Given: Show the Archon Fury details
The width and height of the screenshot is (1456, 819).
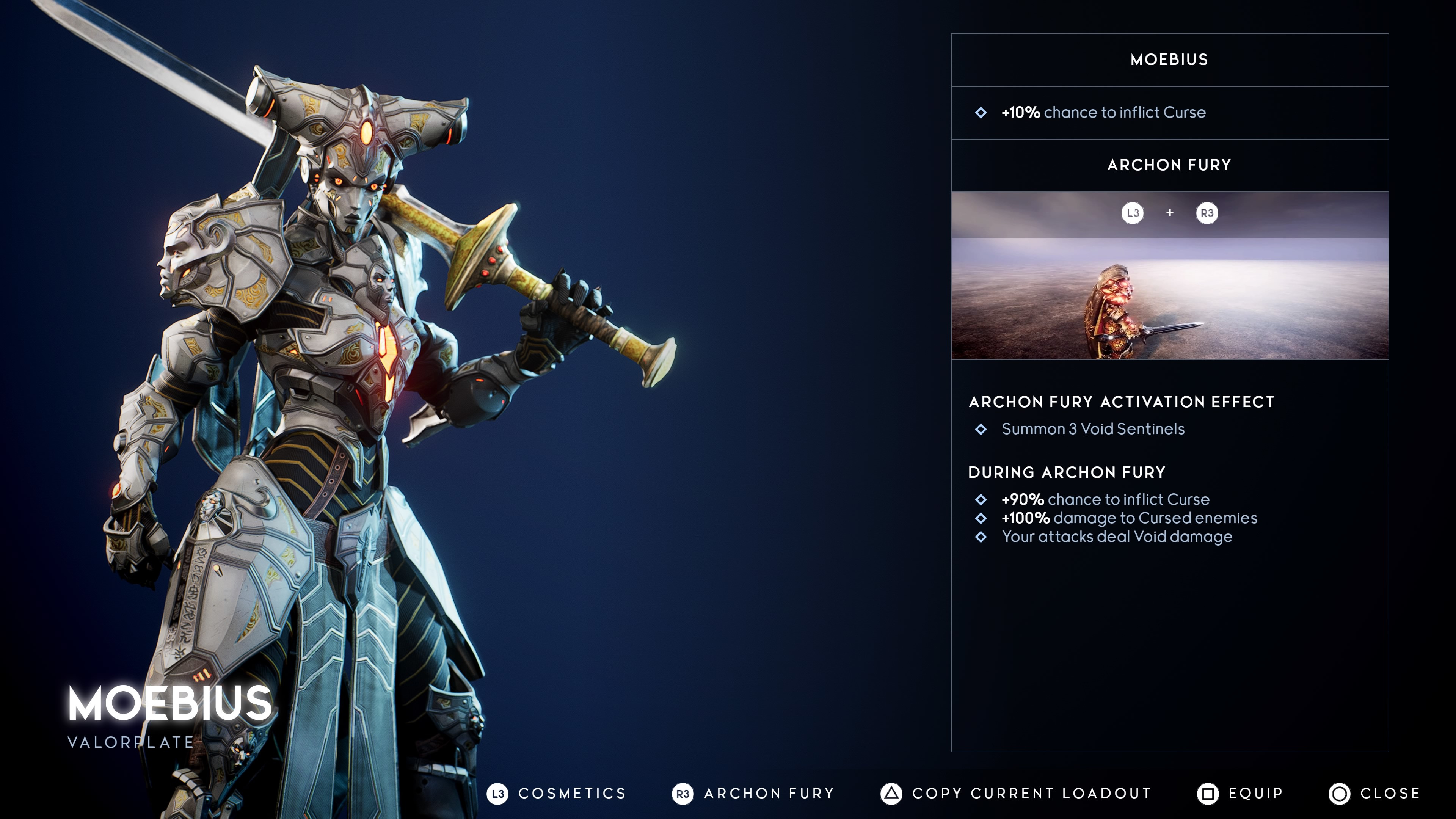Looking at the screenshot, I should click(x=753, y=794).
